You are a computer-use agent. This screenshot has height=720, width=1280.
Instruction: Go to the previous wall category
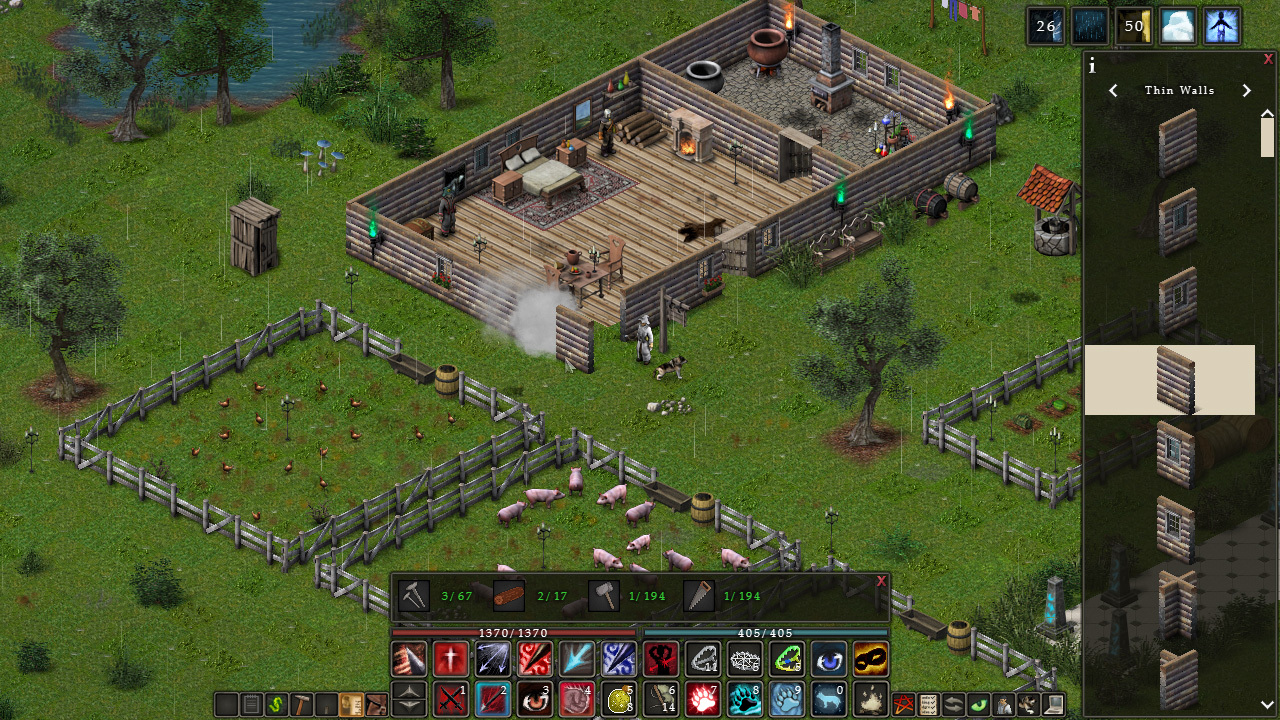click(x=1113, y=91)
